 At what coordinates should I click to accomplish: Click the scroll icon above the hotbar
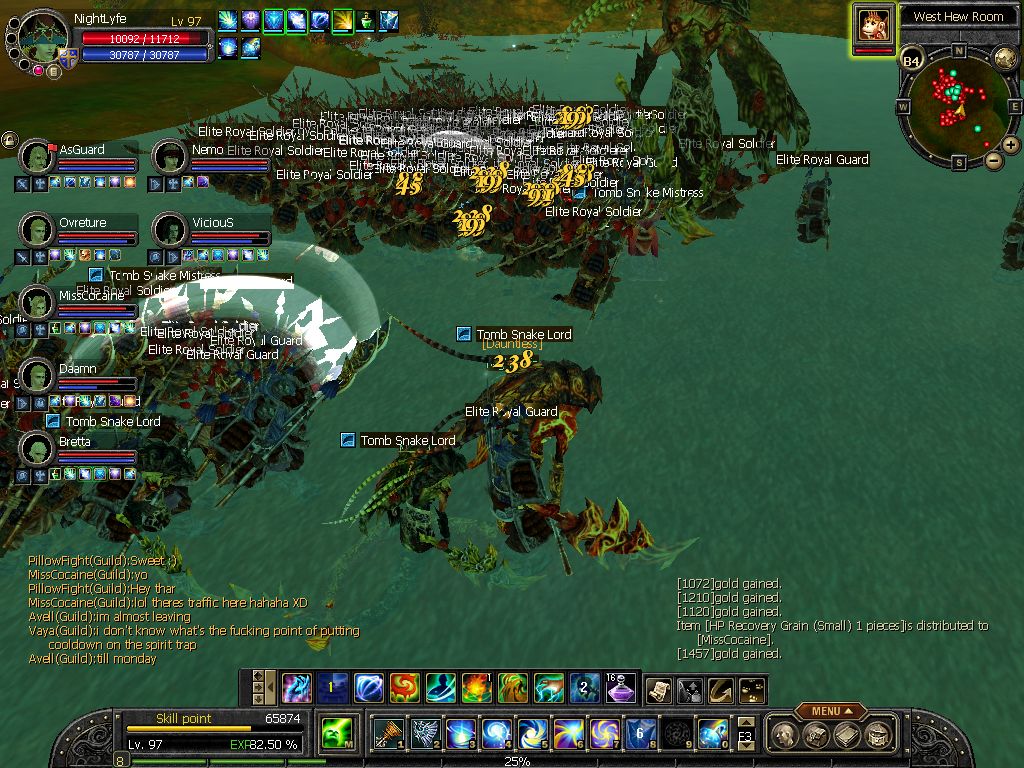tap(658, 689)
